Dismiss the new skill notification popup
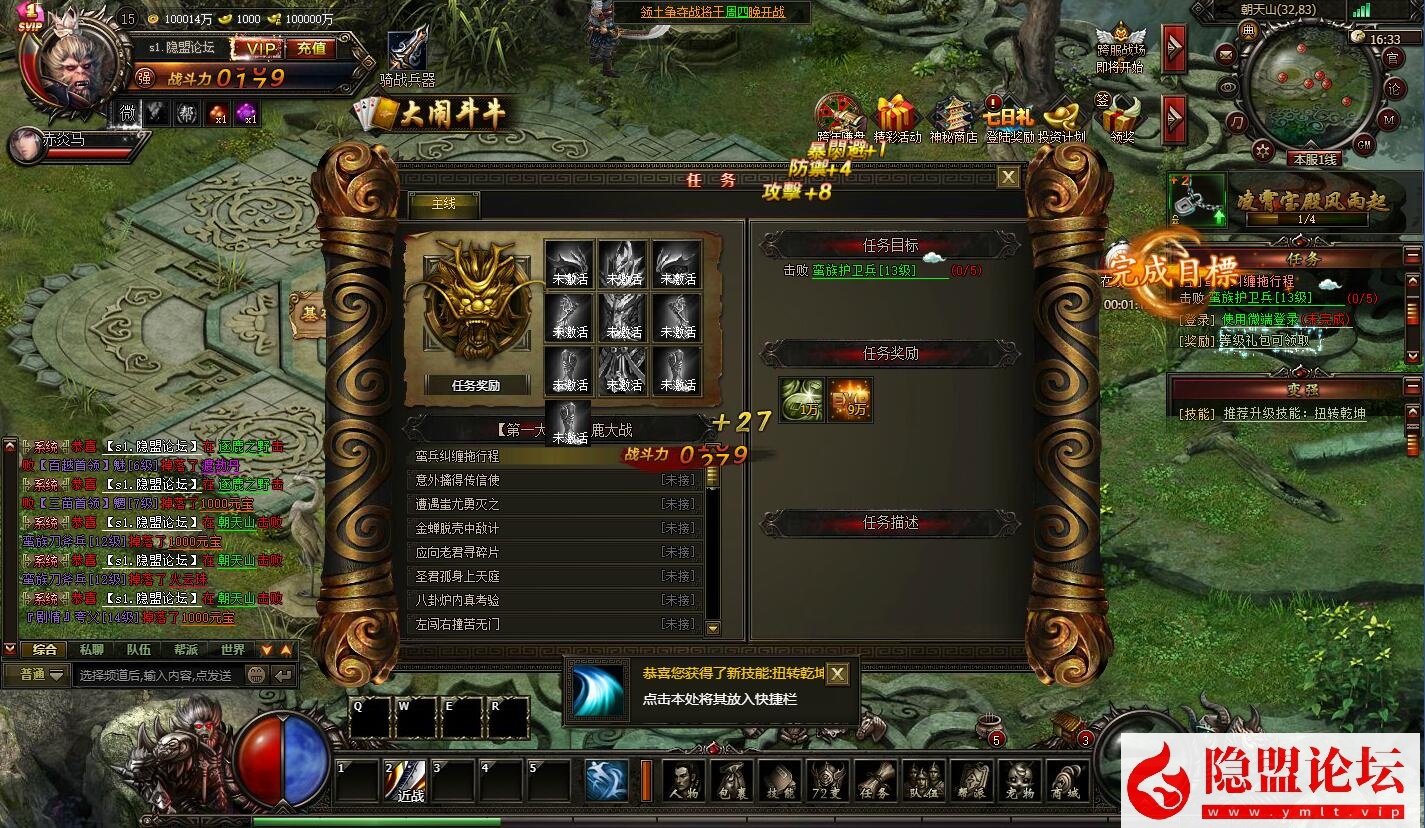 [x=838, y=674]
